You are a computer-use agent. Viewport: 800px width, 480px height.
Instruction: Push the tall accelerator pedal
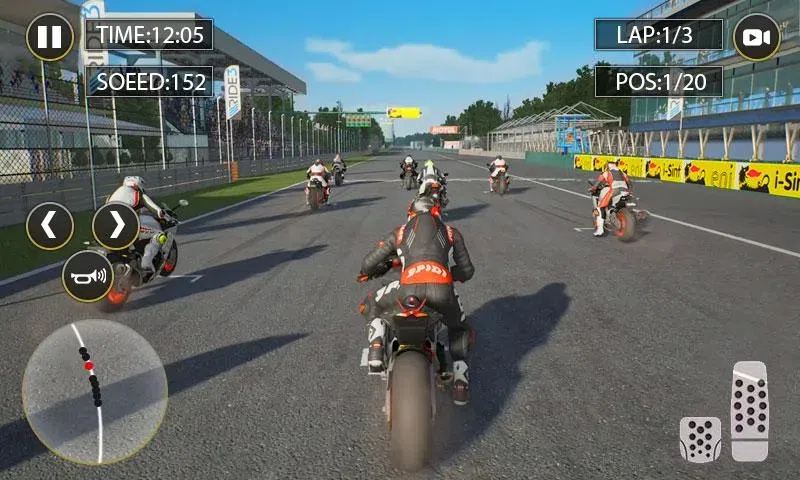749,411
